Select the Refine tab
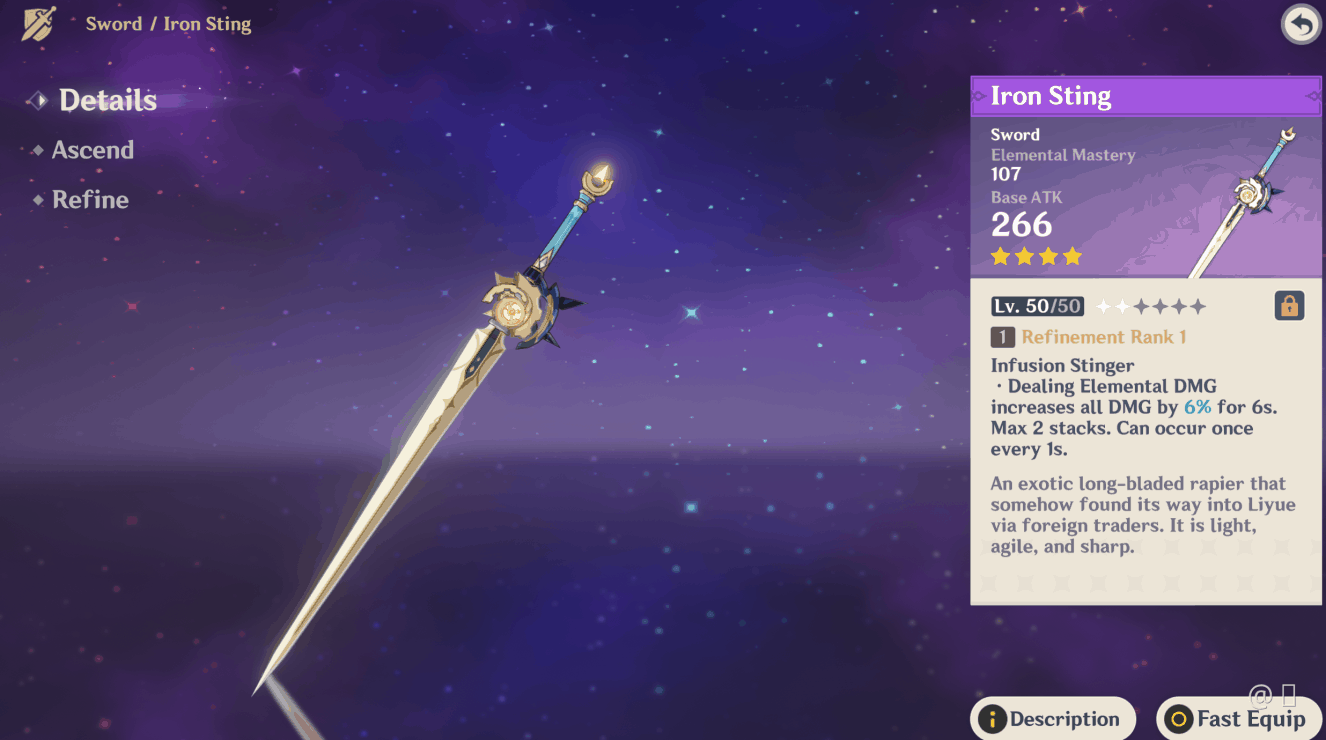1326x740 pixels. pyautogui.click(x=90, y=200)
